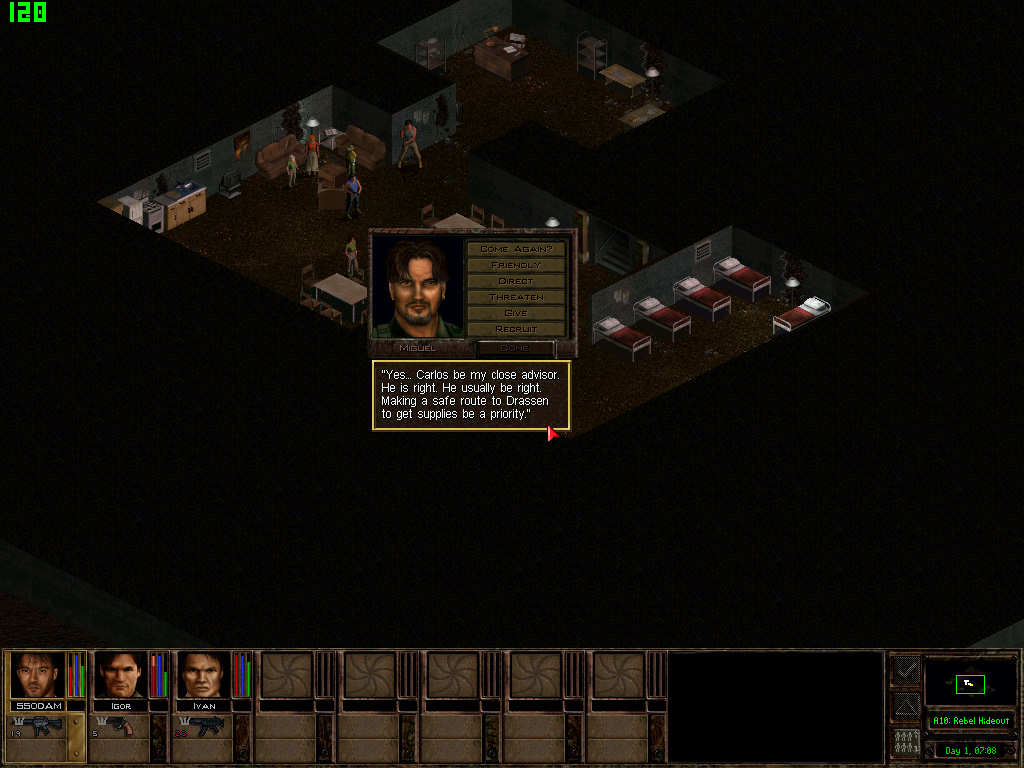Image resolution: width=1024 pixels, height=768 pixels.
Task: Choose the Come Again? dialogue option
Action: click(x=516, y=249)
